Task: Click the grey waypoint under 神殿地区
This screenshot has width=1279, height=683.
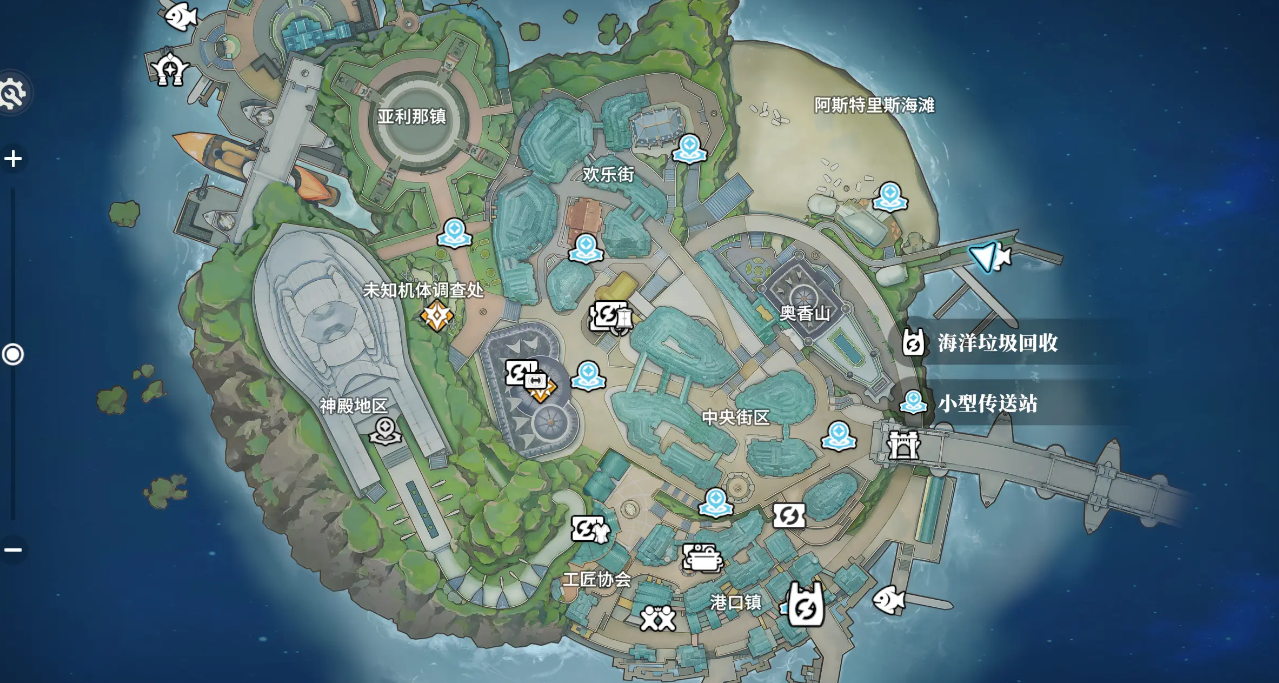Action: tap(385, 431)
